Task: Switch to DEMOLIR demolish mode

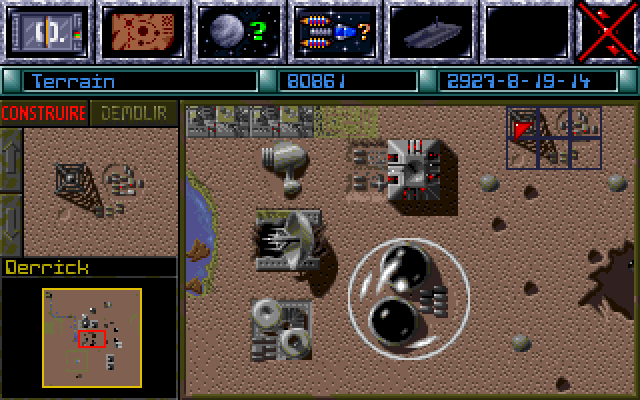Action: click(x=134, y=114)
